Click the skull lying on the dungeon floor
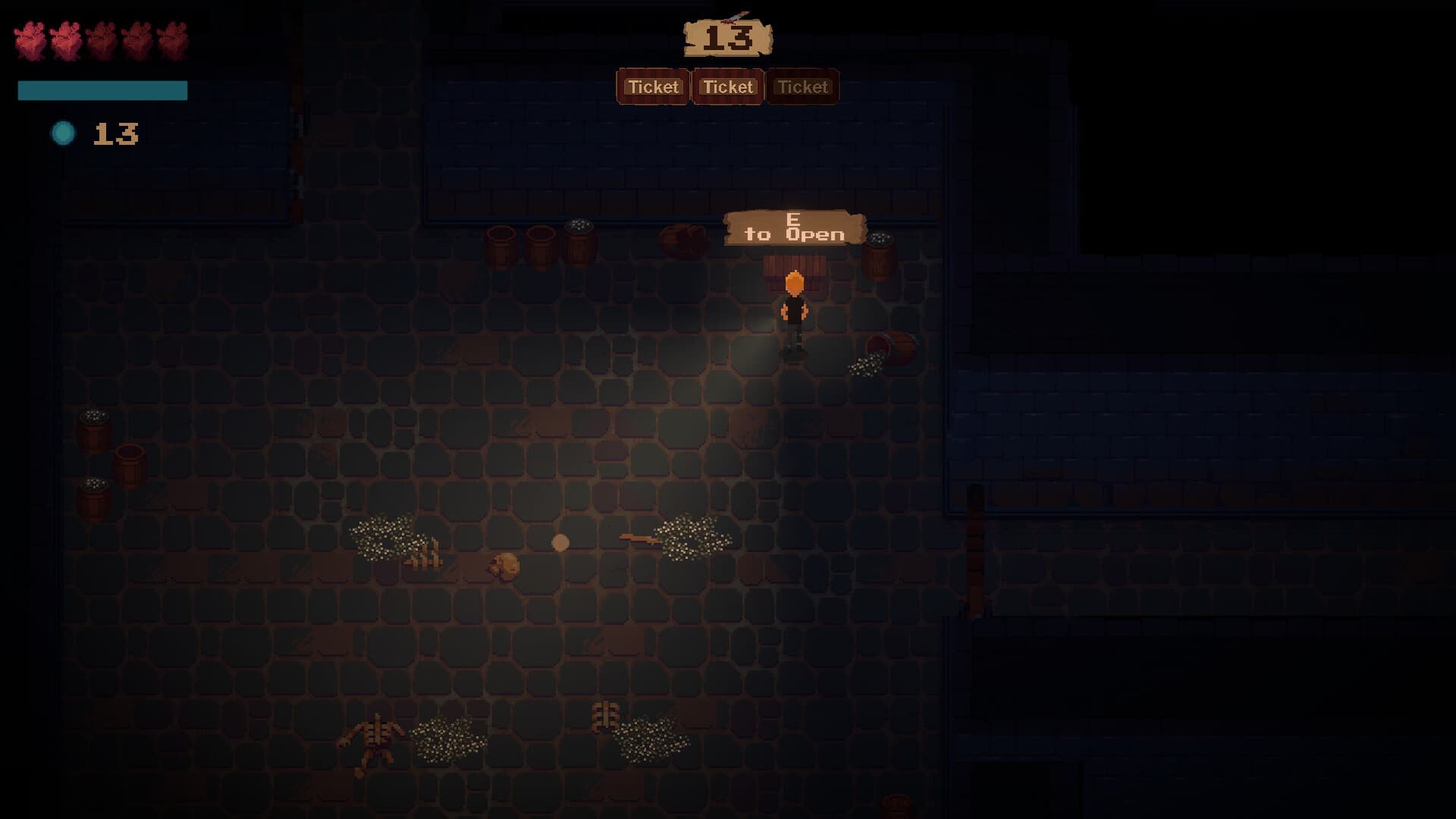The height and width of the screenshot is (819, 1456). [x=505, y=564]
